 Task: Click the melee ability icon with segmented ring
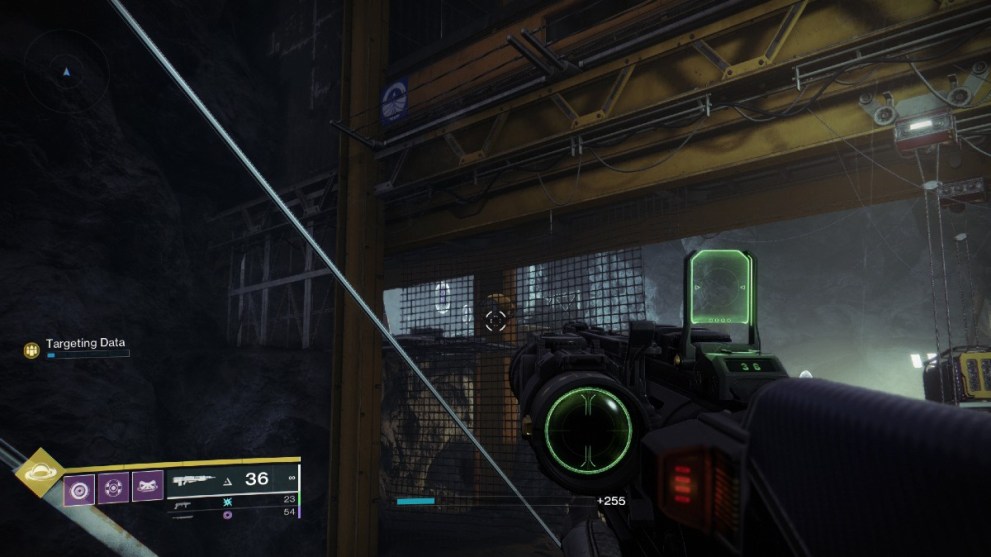114,487
